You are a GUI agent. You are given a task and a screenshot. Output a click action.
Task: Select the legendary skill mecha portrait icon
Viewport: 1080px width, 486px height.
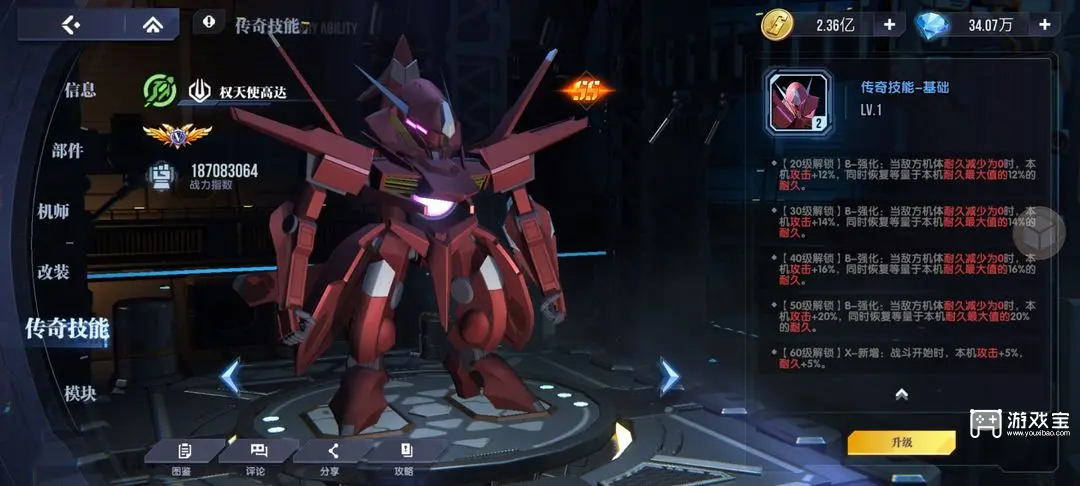pyautogui.click(x=798, y=102)
